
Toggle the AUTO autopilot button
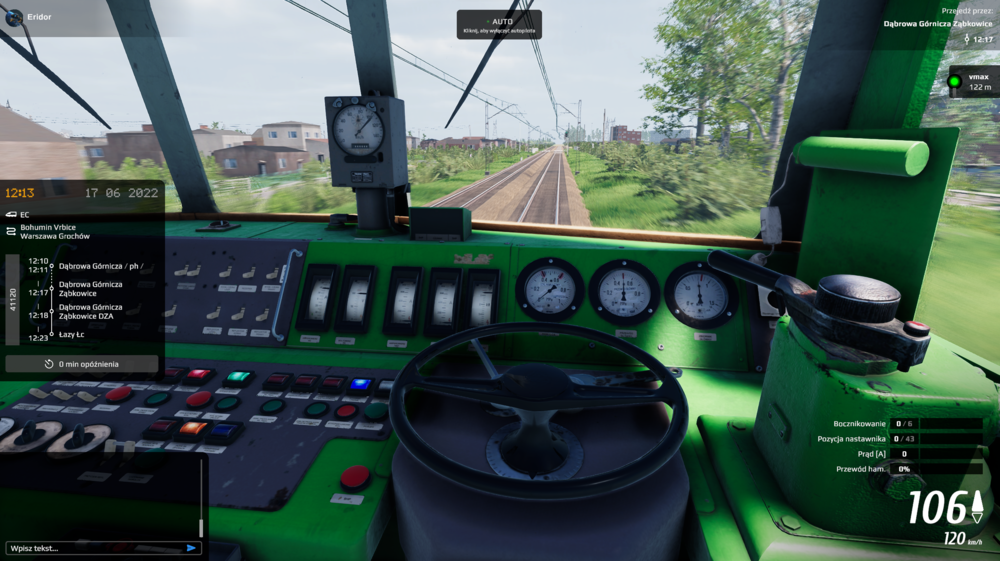tap(499, 24)
